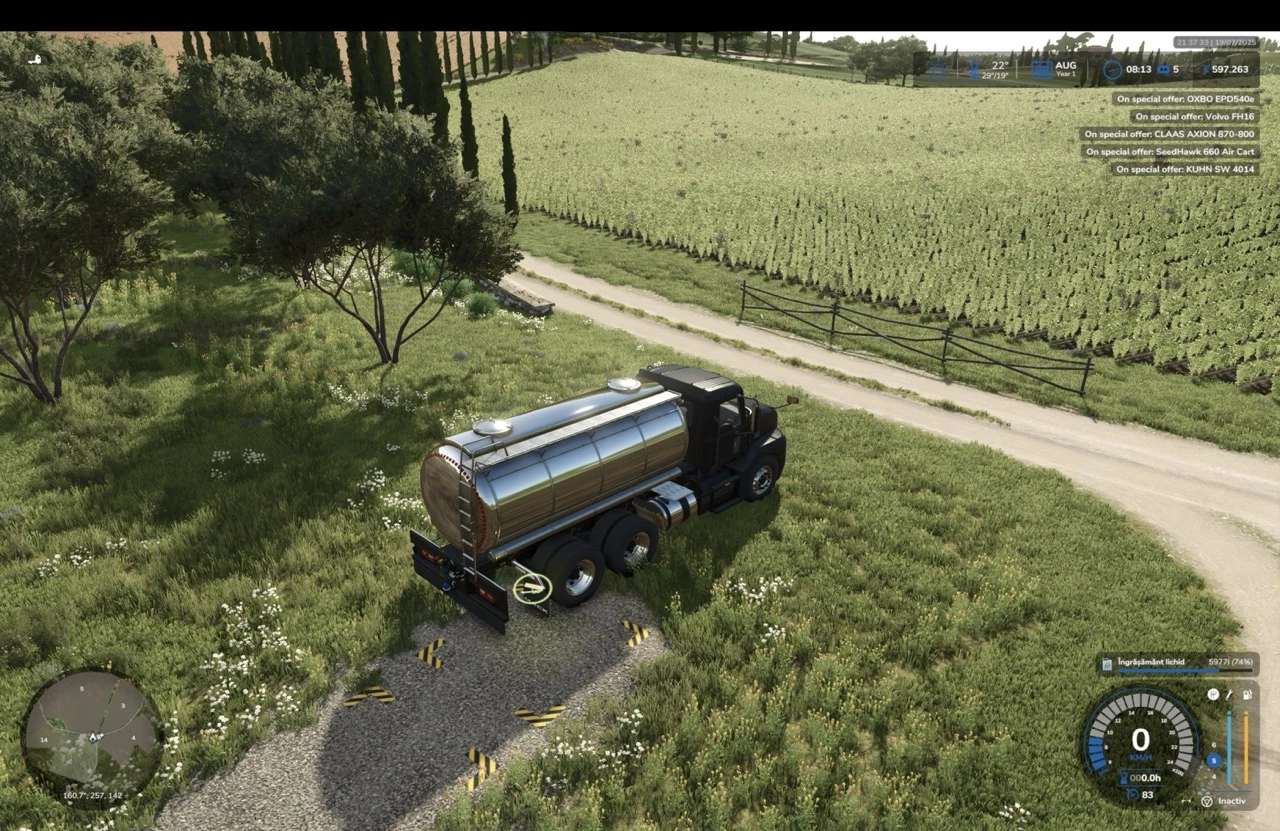
Task: Click the fuel pump icon above the fuel gauge
Action: click(x=1247, y=694)
